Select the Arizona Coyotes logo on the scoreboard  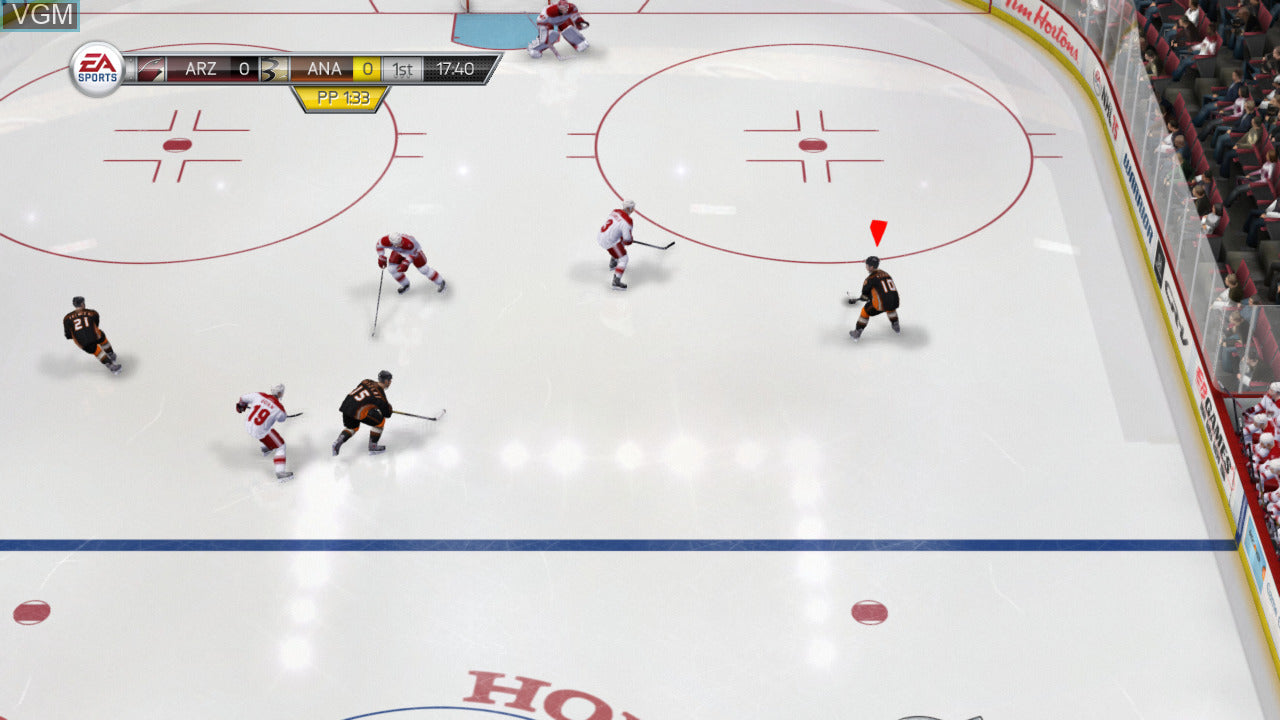(x=153, y=69)
